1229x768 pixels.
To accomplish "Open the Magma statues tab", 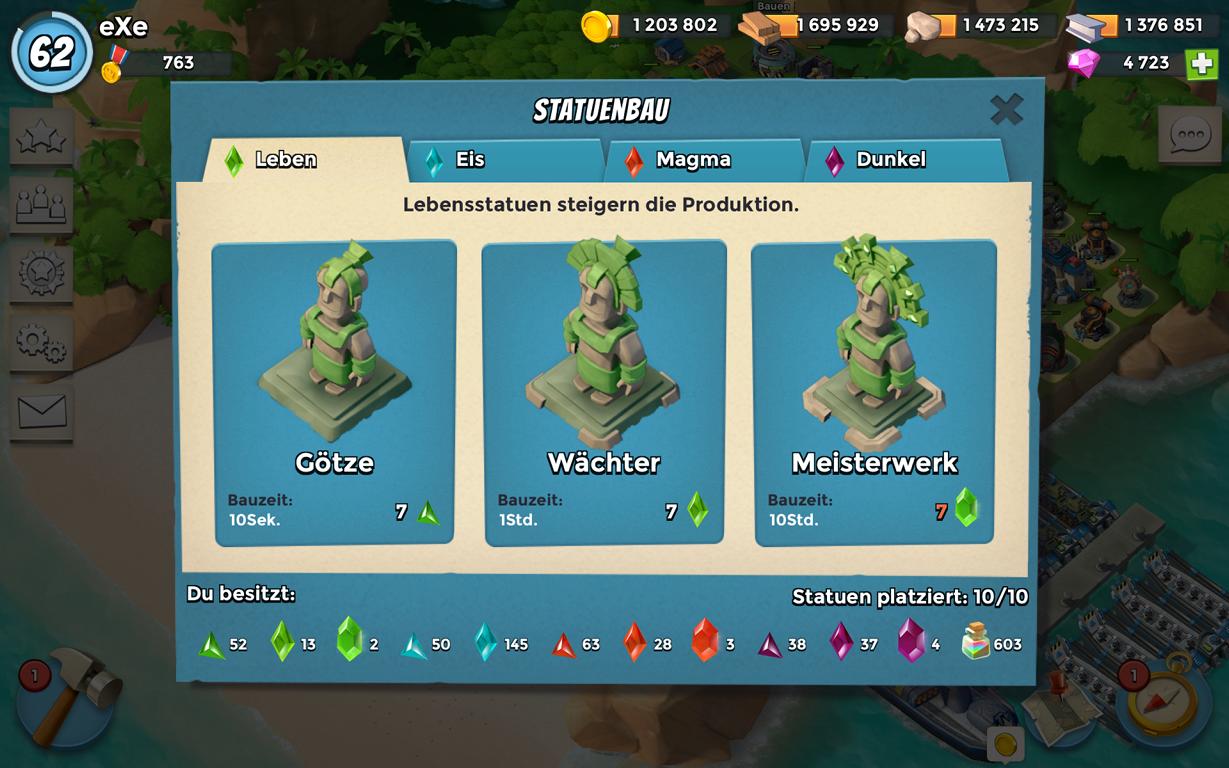I will 704,160.
